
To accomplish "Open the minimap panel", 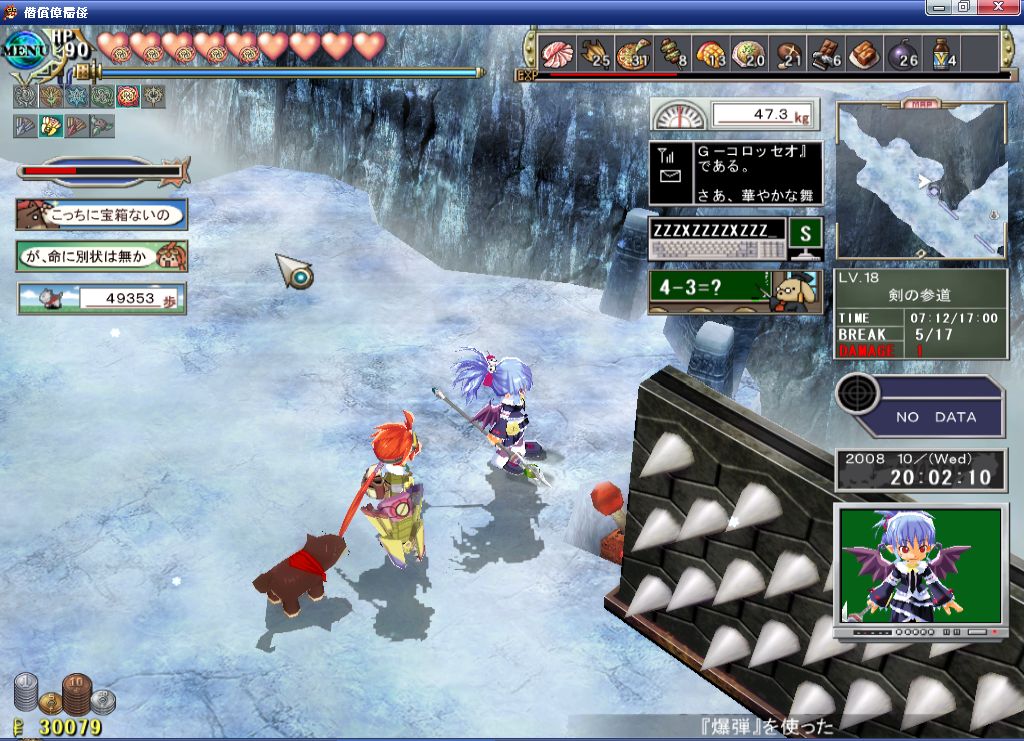I will pyautogui.click(x=921, y=181).
